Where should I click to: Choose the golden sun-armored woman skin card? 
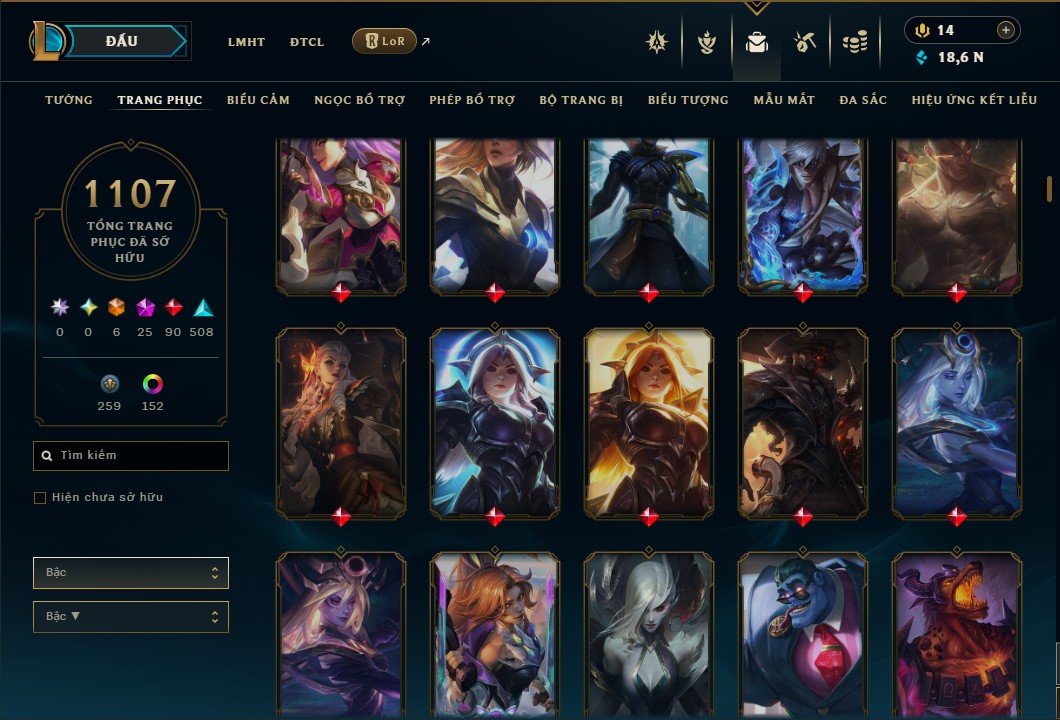pyautogui.click(x=649, y=421)
